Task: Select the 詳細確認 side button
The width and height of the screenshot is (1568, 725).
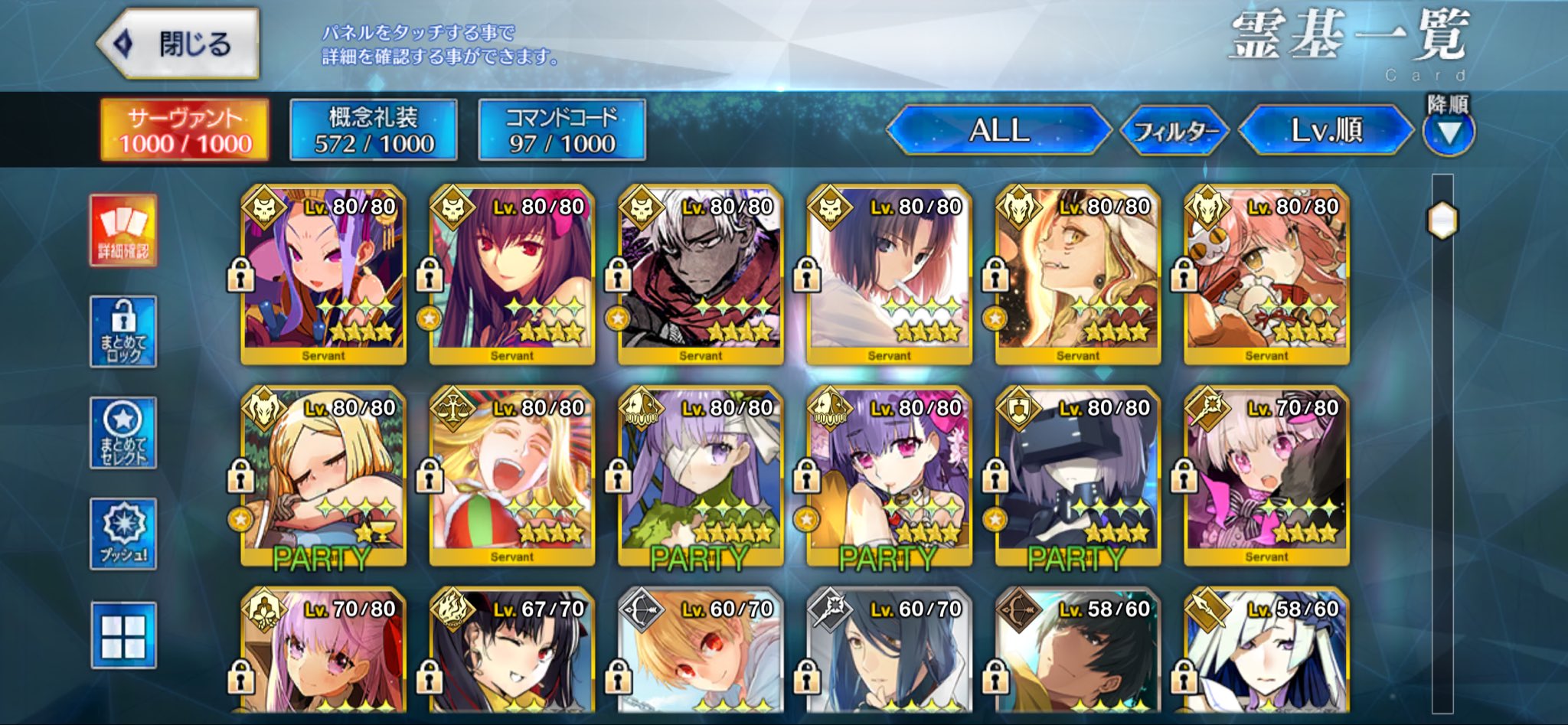Action: click(x=123, y=230)
